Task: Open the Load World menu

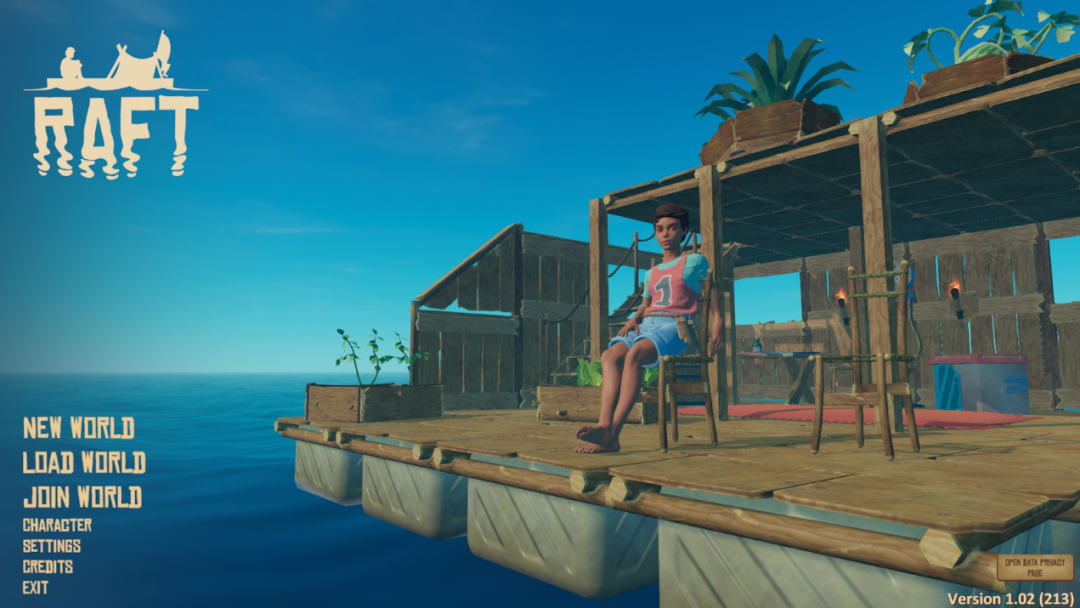Action: tap(84, 462)
